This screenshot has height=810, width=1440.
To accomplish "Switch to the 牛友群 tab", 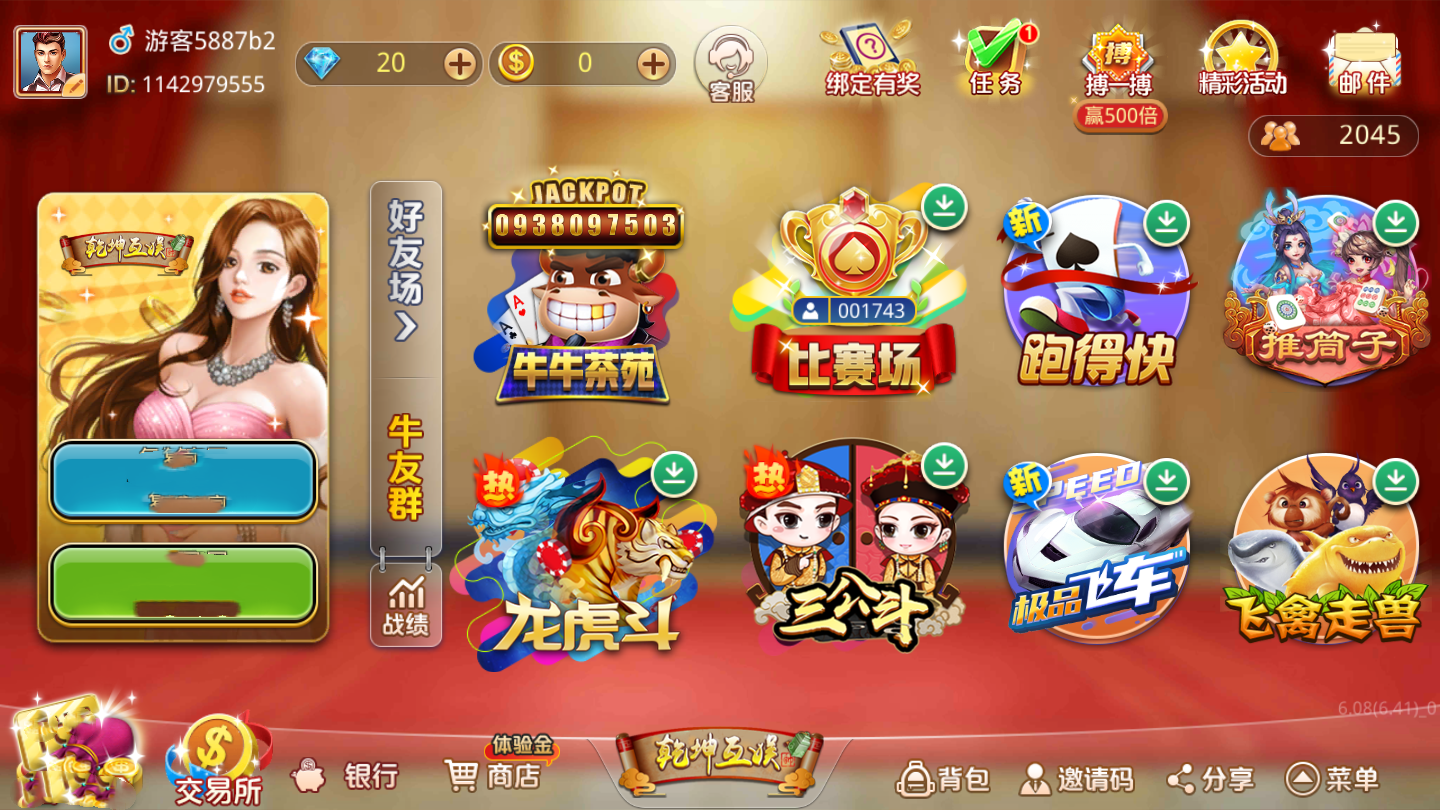I will (406, 460).
